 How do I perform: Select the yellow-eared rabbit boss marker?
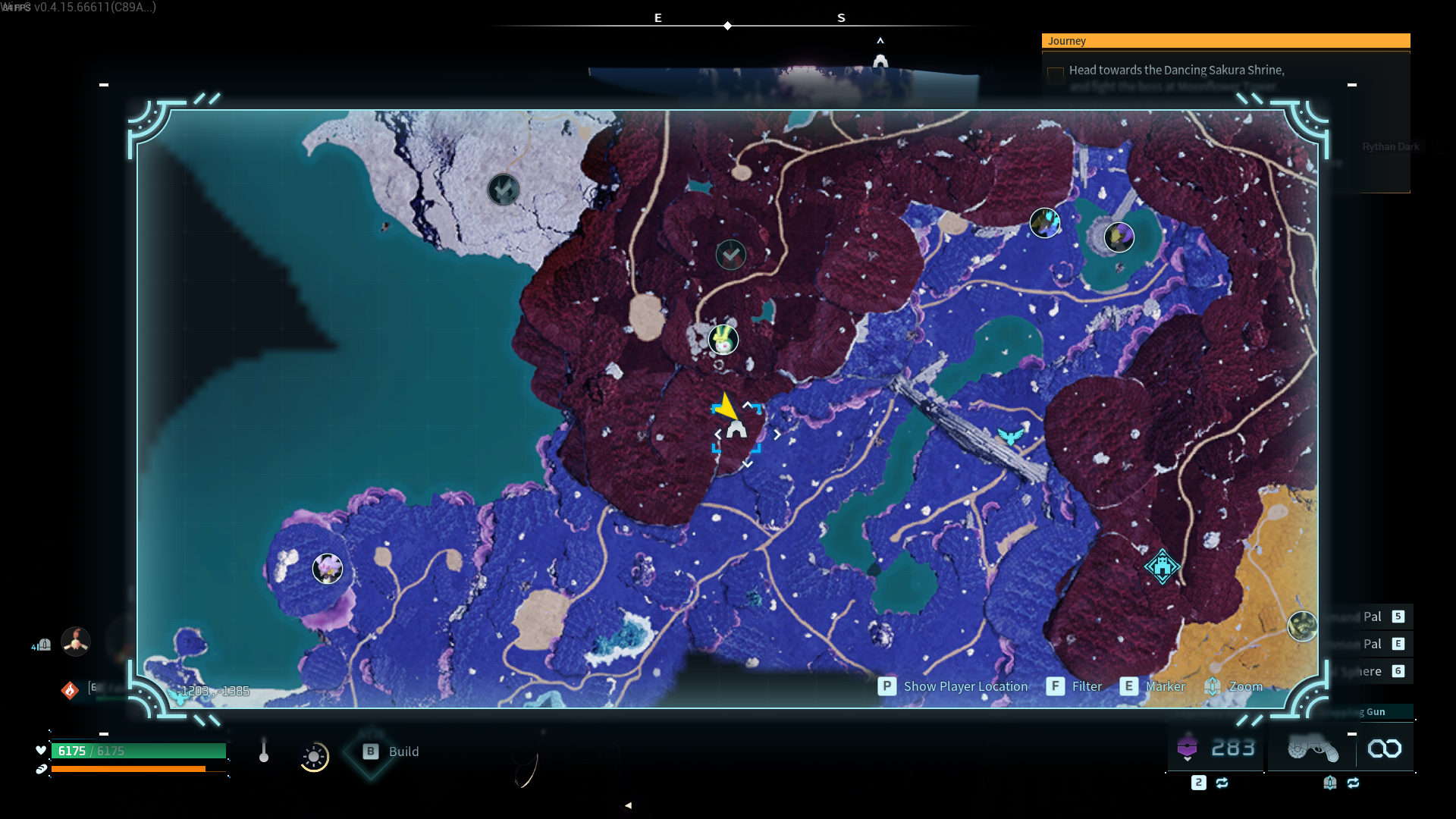(723, 340)
